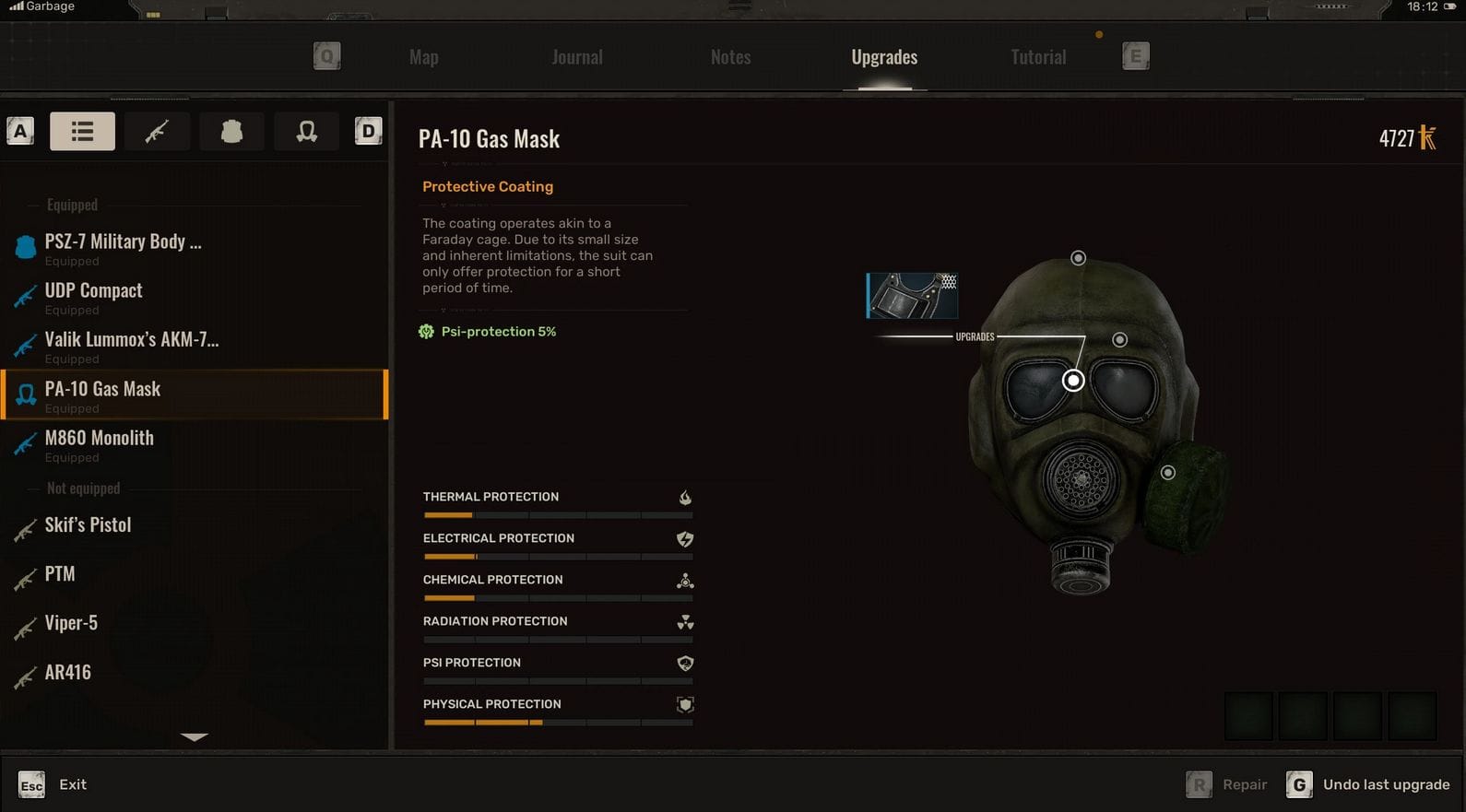Image resolution: width=1466 pixels, height=812 pixels.
Task: Show all items list filter
Action: pos(82,132)
